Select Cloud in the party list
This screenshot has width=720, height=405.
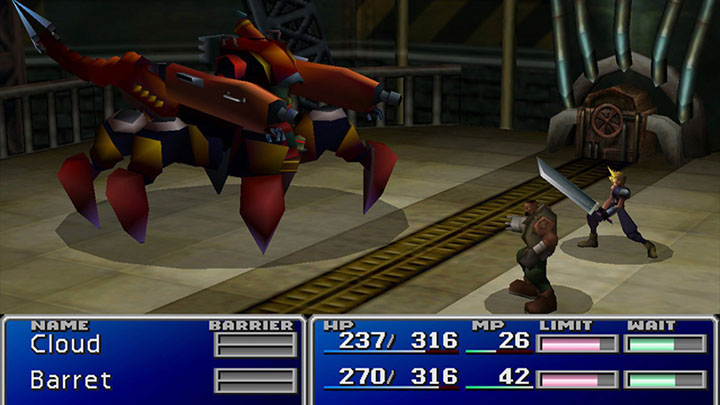tap(65, 345)
